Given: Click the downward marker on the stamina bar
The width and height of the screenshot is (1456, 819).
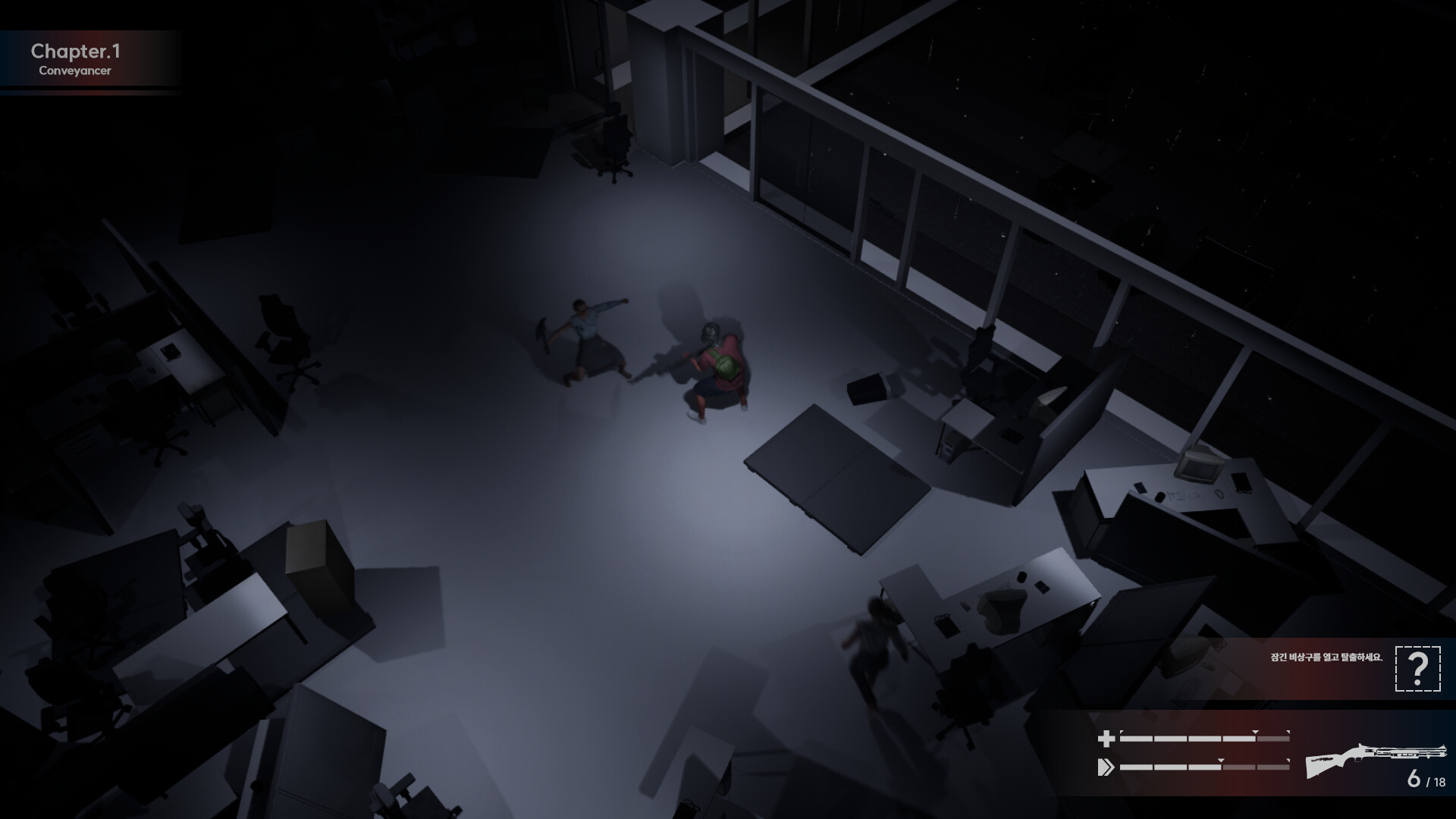Looking at the screenshot, I should (1220, 761).
